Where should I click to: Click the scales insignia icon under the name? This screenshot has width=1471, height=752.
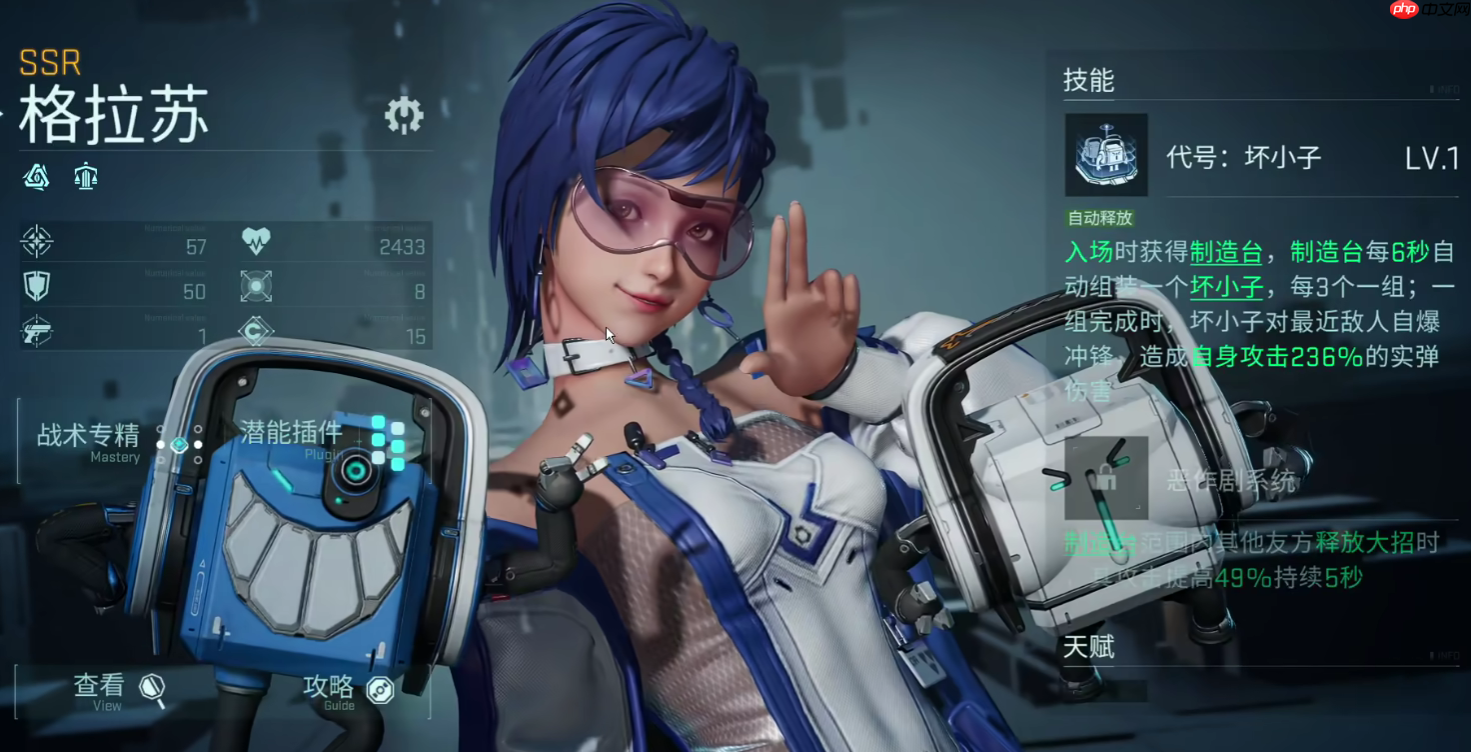point(86,176)
